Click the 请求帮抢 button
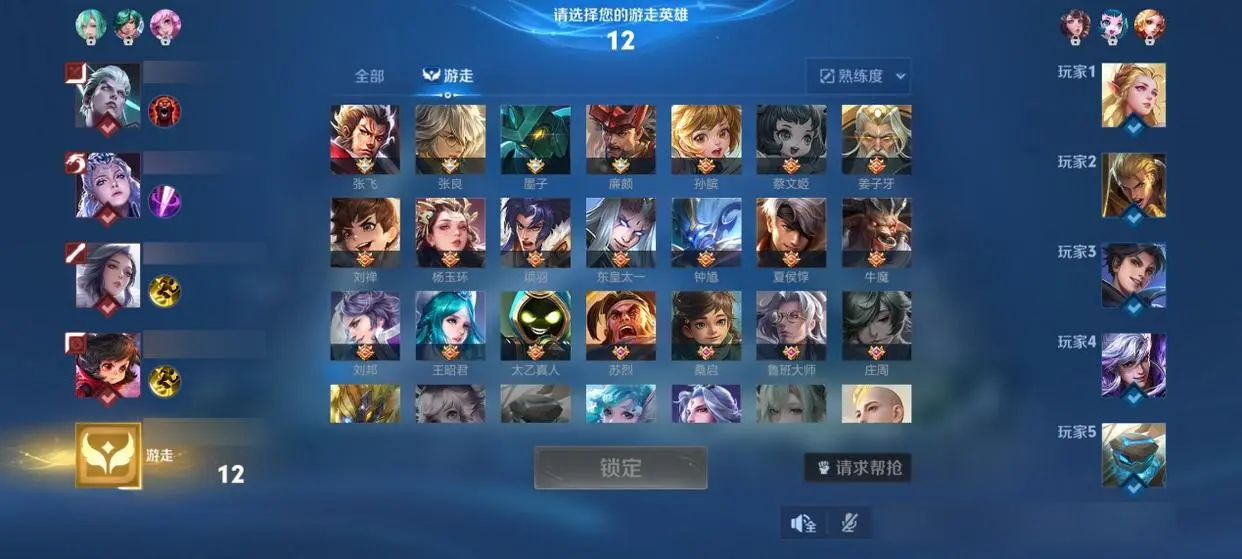This screenshot has width=1242, height=559. click(x=857, y=467)
